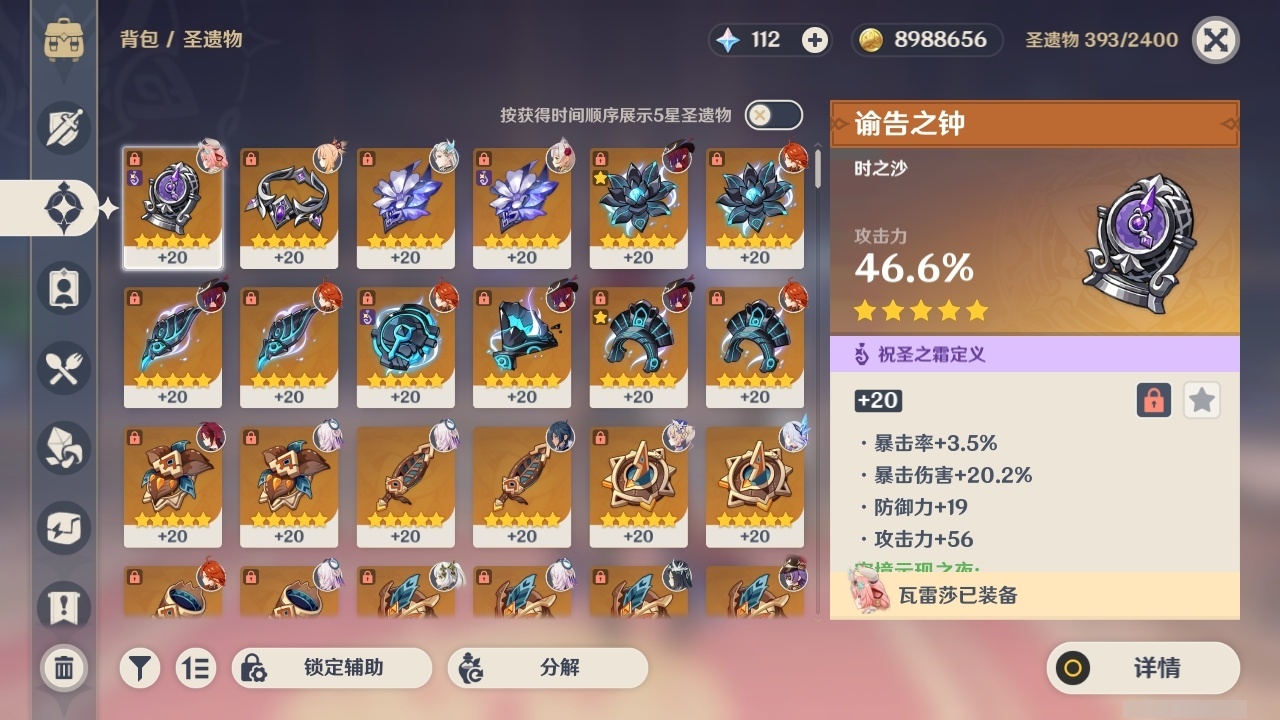Click the plus next to Genesis Crystals

click(x=814, y=40)
